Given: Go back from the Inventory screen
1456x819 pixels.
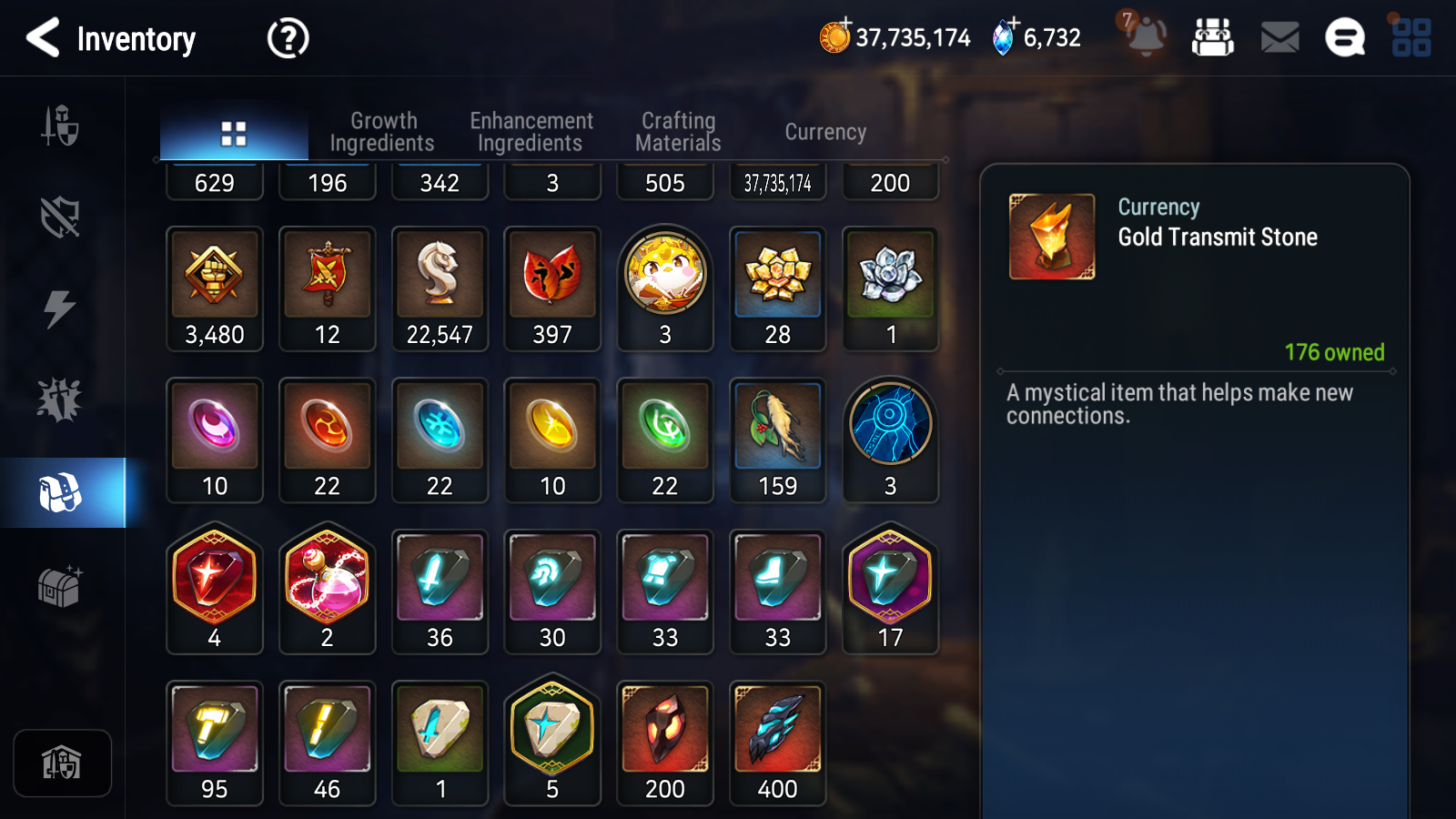Looking at the screenshot, I should point(43,38).
